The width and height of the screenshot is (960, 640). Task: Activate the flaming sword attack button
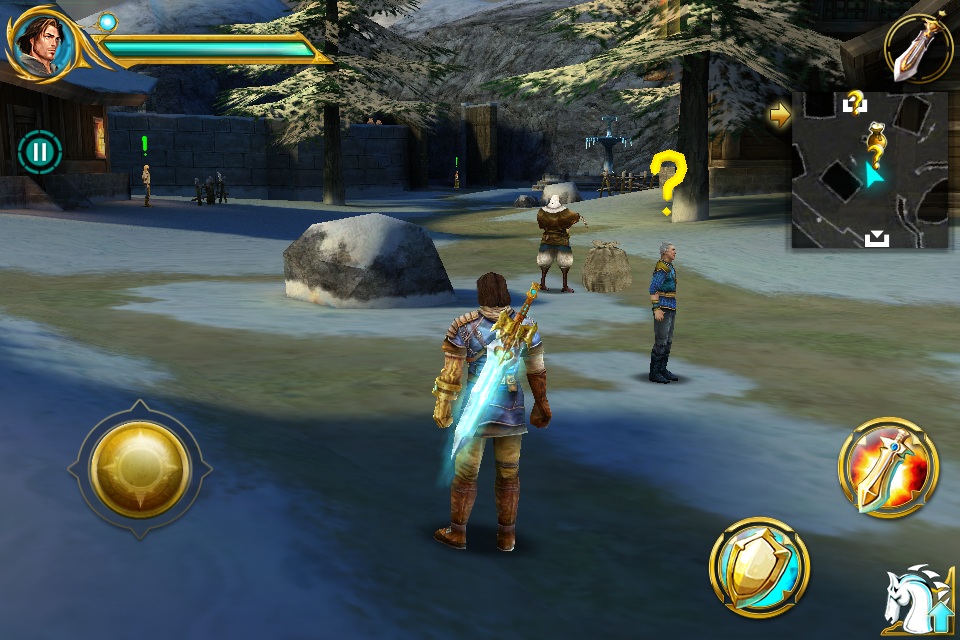pos(888,467)
